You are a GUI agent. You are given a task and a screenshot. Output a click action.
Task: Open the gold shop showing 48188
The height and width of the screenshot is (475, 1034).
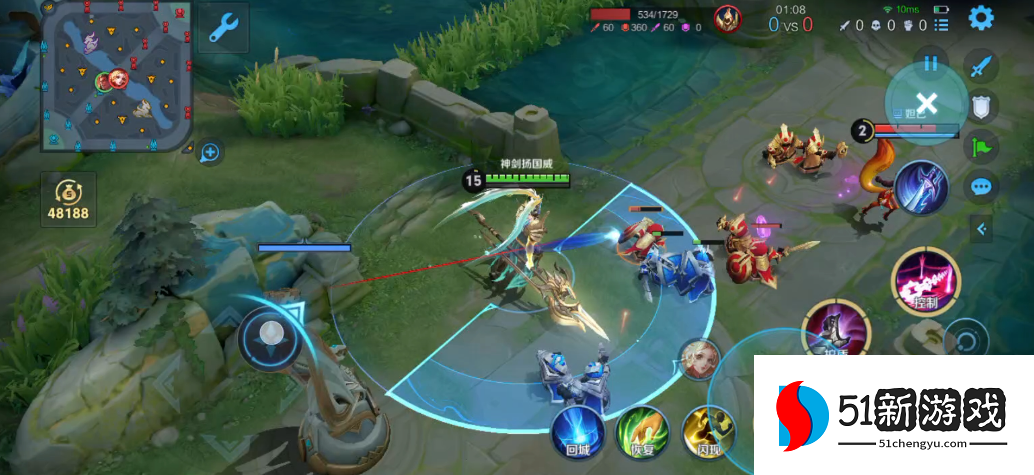pos(69,199)
